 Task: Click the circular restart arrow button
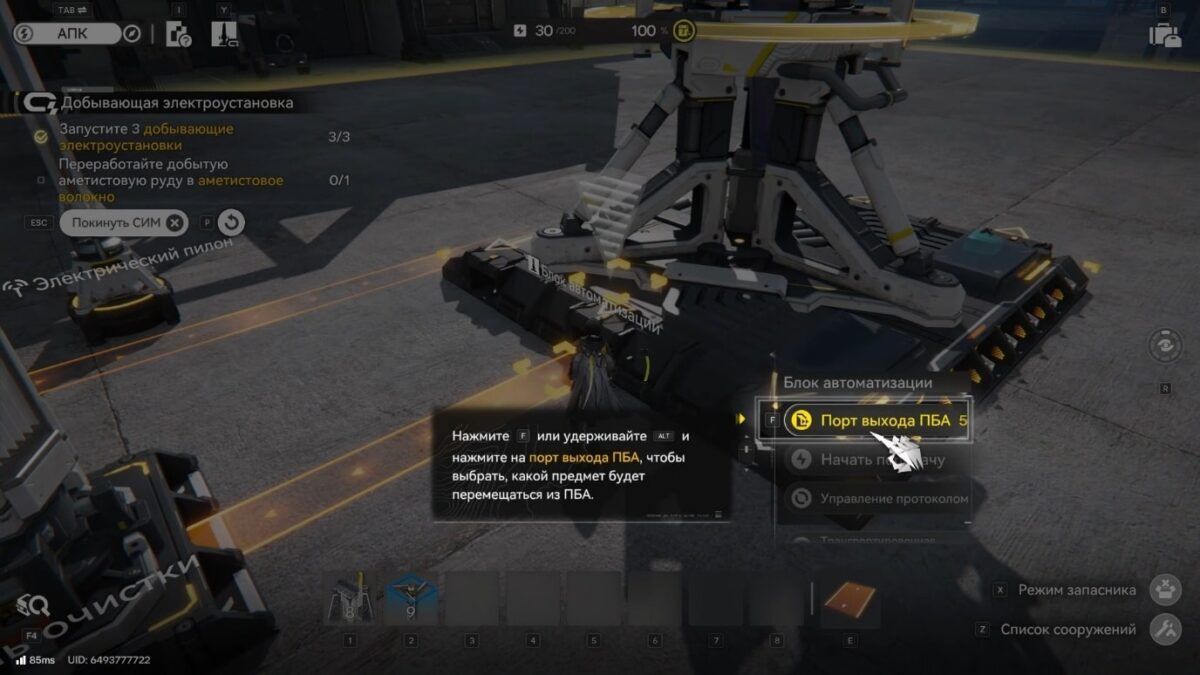[x=231, y=222]
